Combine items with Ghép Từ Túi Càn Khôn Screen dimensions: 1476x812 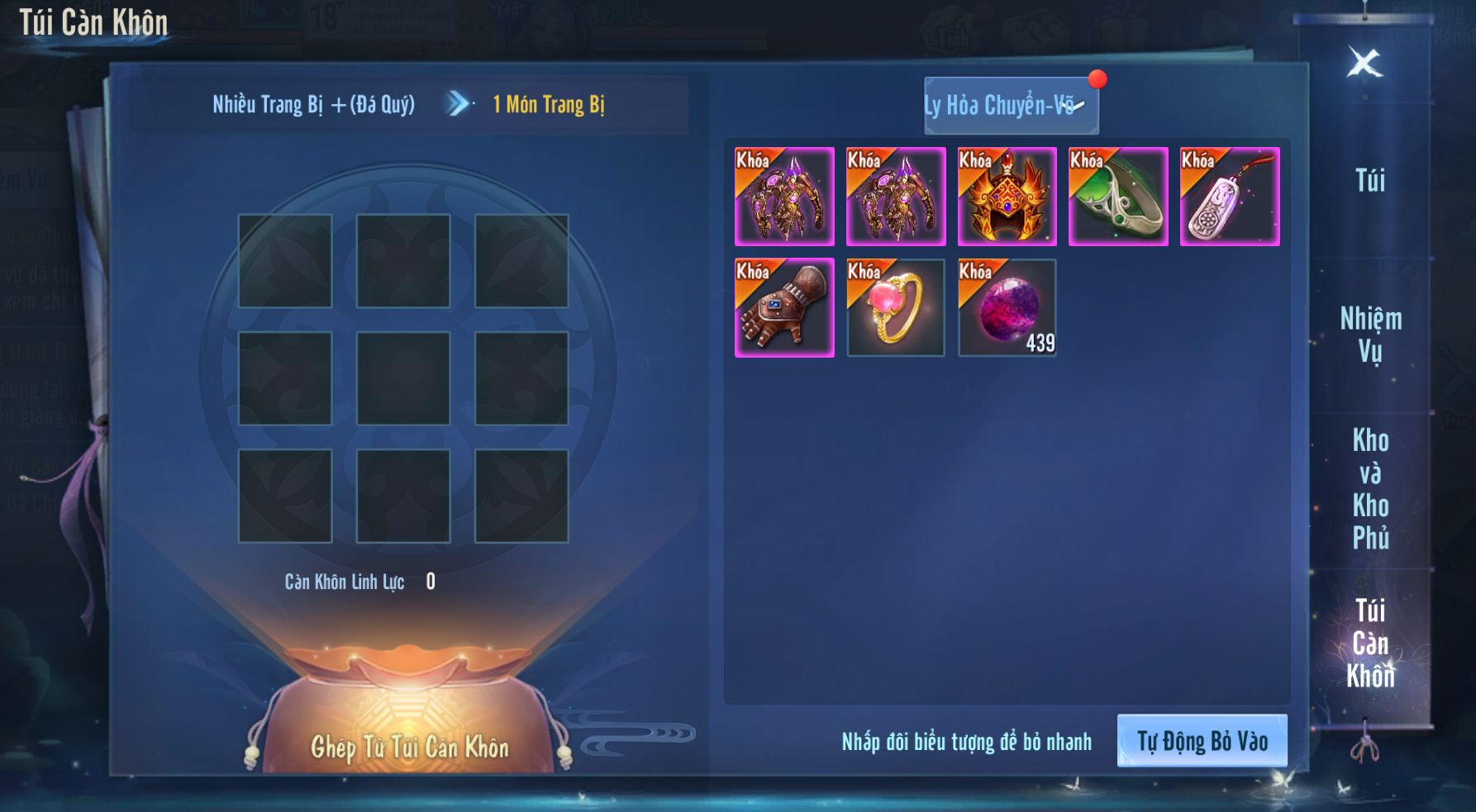409,747
